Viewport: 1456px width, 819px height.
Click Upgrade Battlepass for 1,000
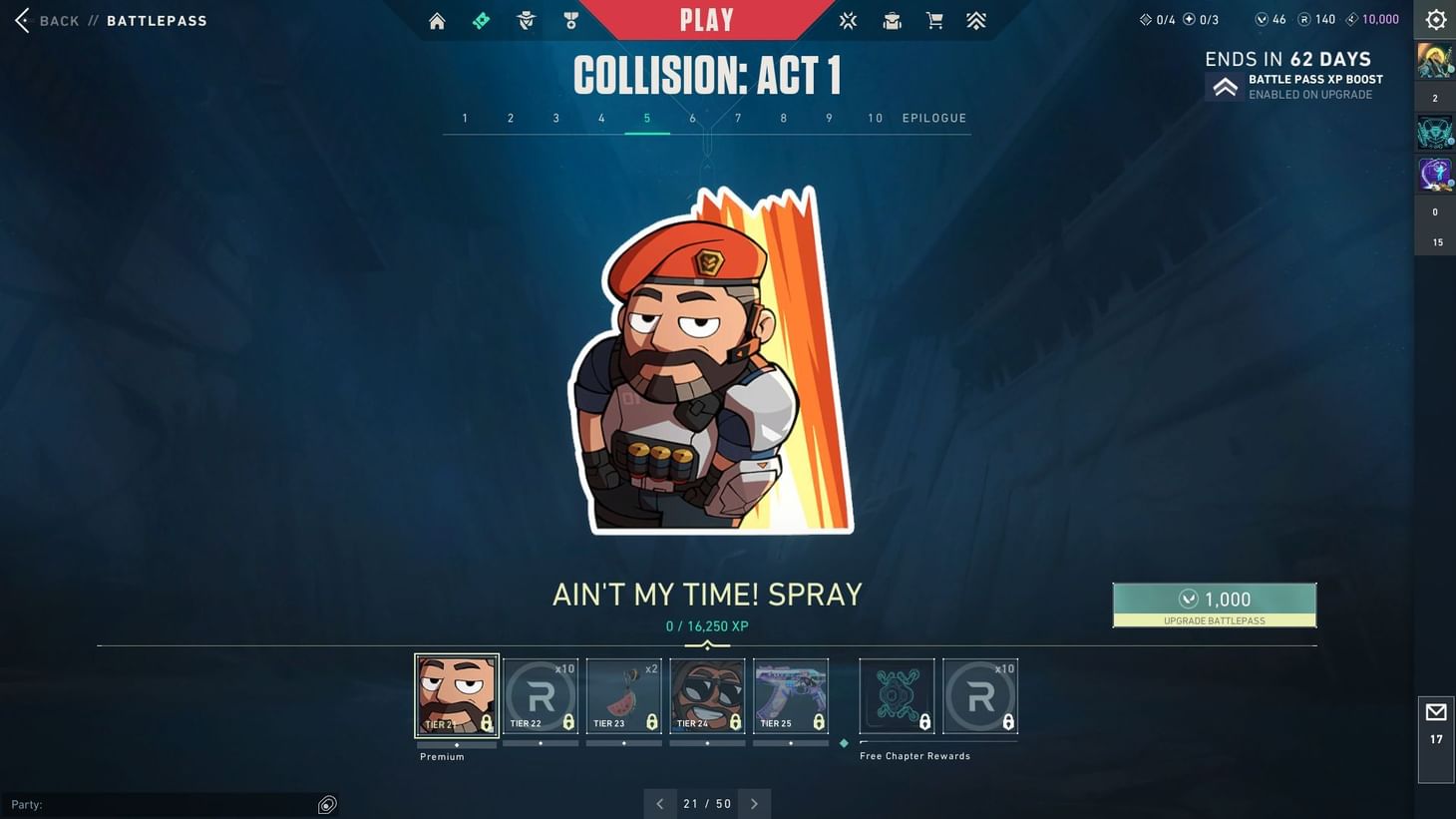pyautogui.click(x=1215, y=604)
